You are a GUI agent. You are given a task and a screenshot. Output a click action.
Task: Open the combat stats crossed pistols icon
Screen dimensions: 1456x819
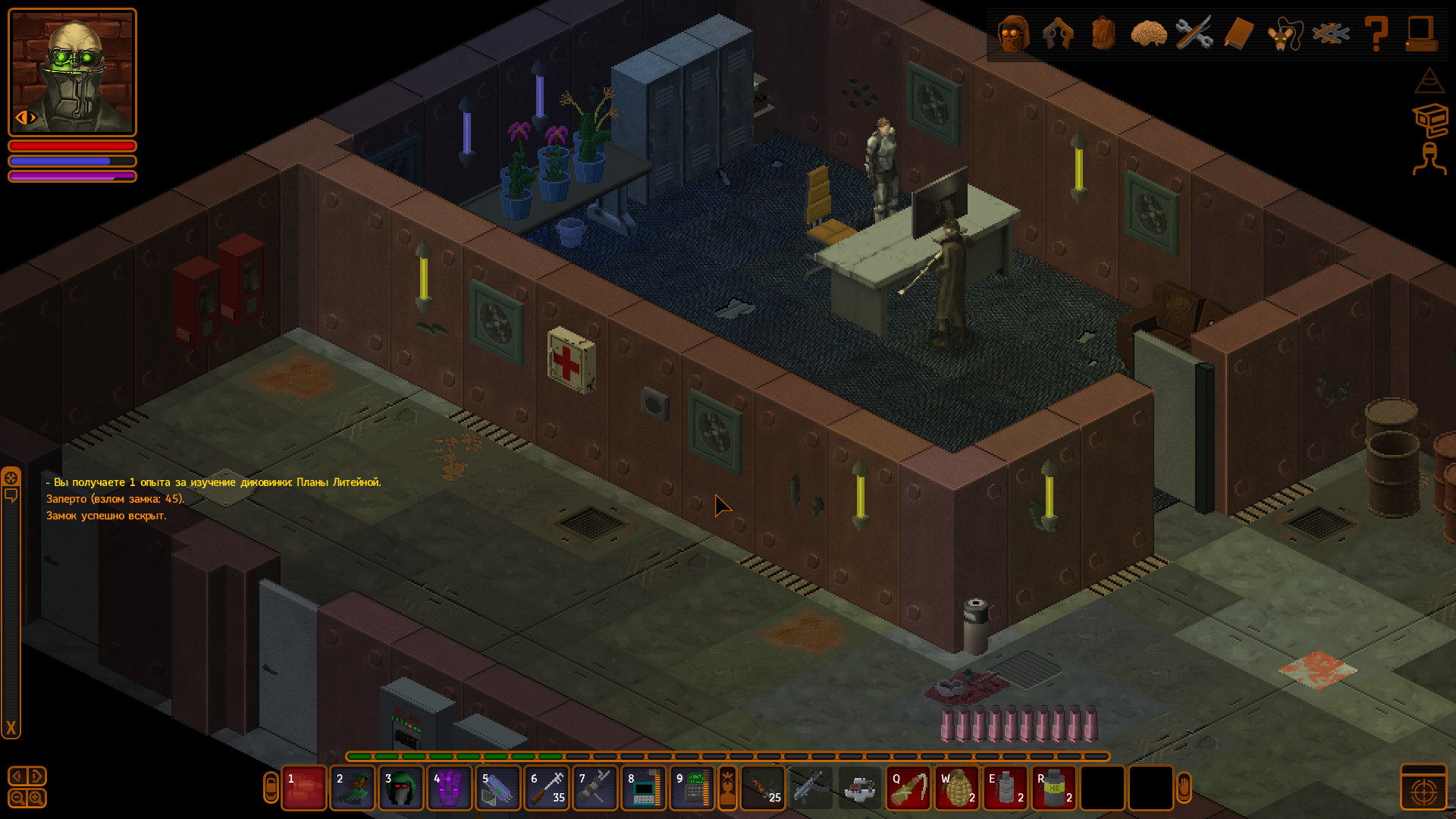1058,34
